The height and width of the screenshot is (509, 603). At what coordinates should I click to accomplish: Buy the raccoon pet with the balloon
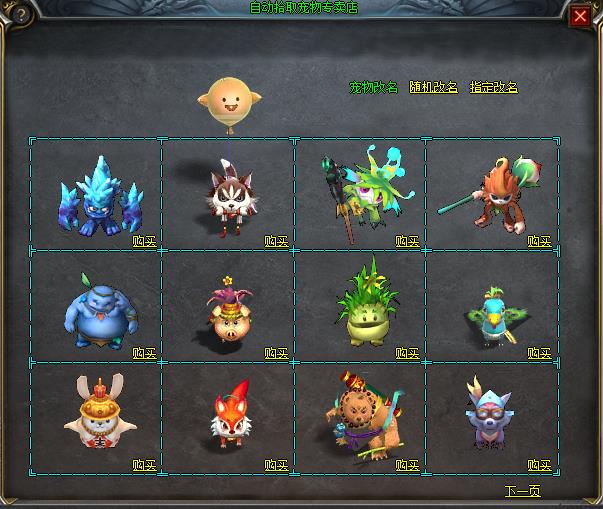coord(276,241)
